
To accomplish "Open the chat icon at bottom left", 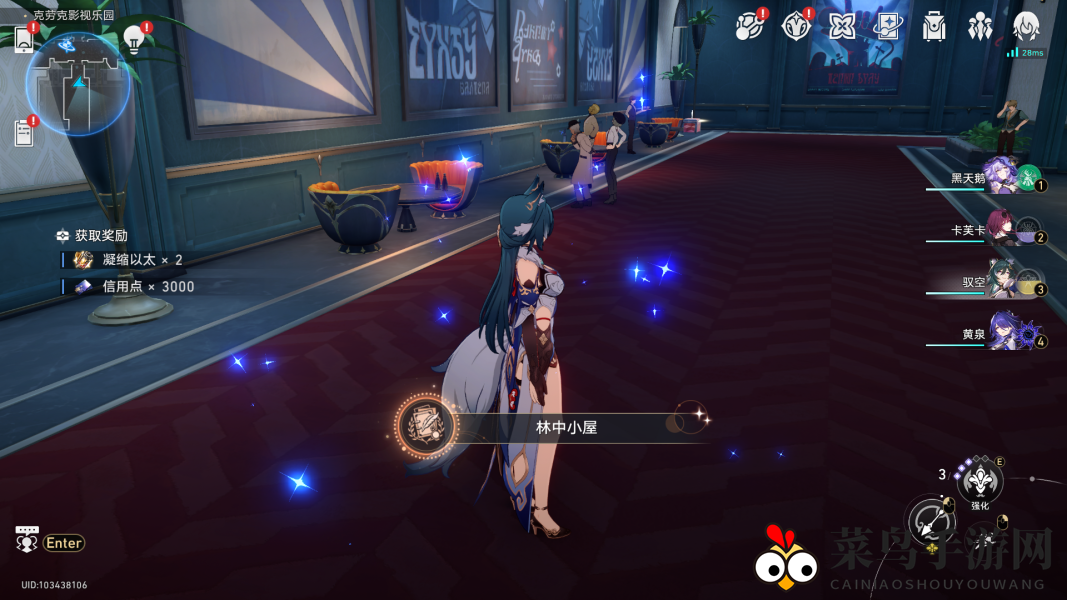I will 27,540.
